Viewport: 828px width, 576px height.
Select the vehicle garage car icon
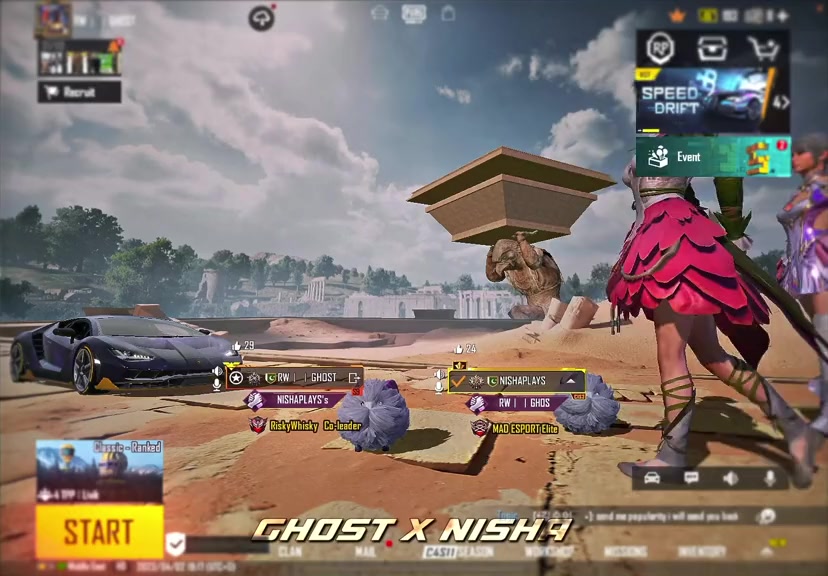click(652, 478)
